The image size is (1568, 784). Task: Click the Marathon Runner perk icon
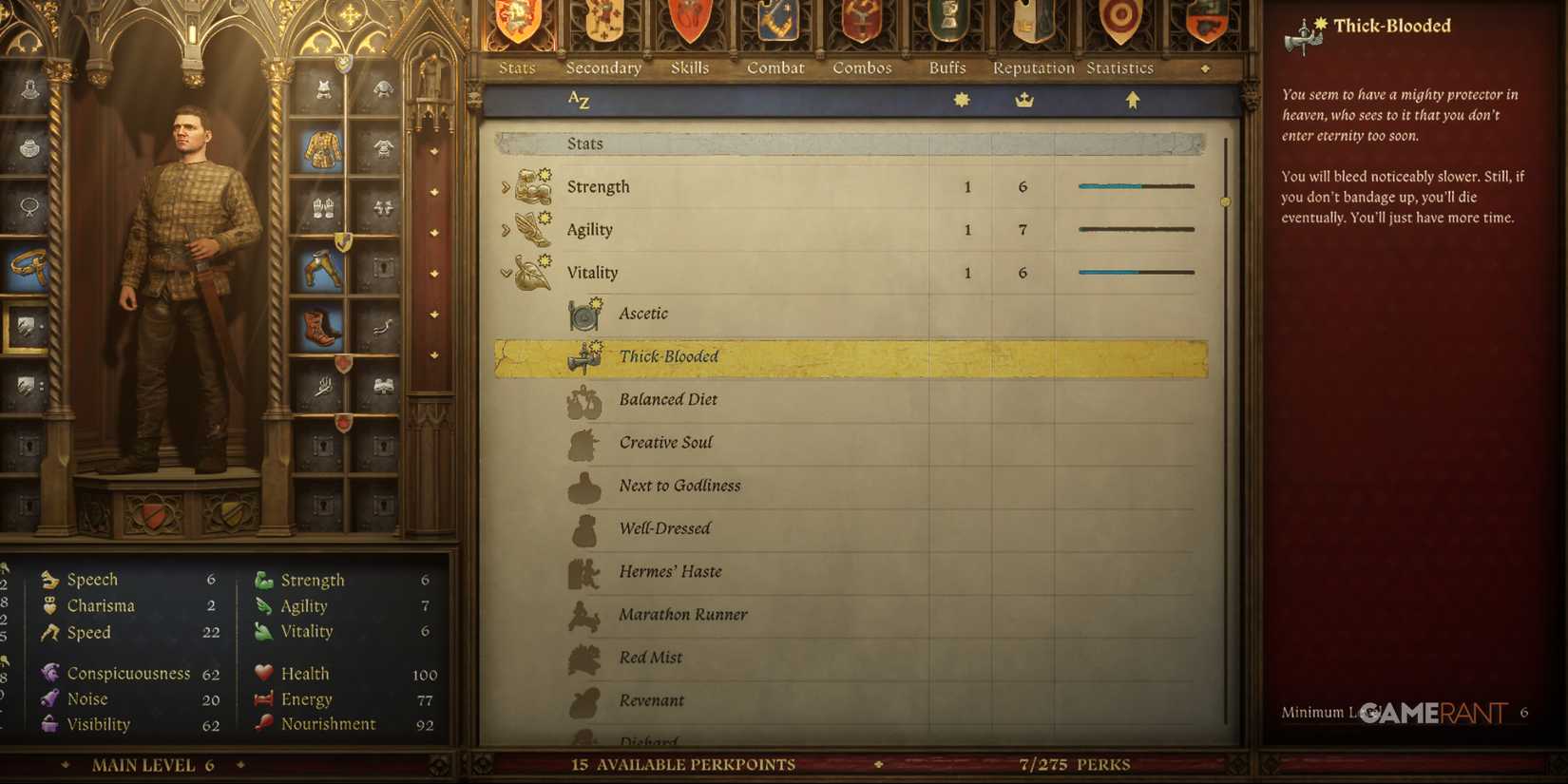click(584, 614)
